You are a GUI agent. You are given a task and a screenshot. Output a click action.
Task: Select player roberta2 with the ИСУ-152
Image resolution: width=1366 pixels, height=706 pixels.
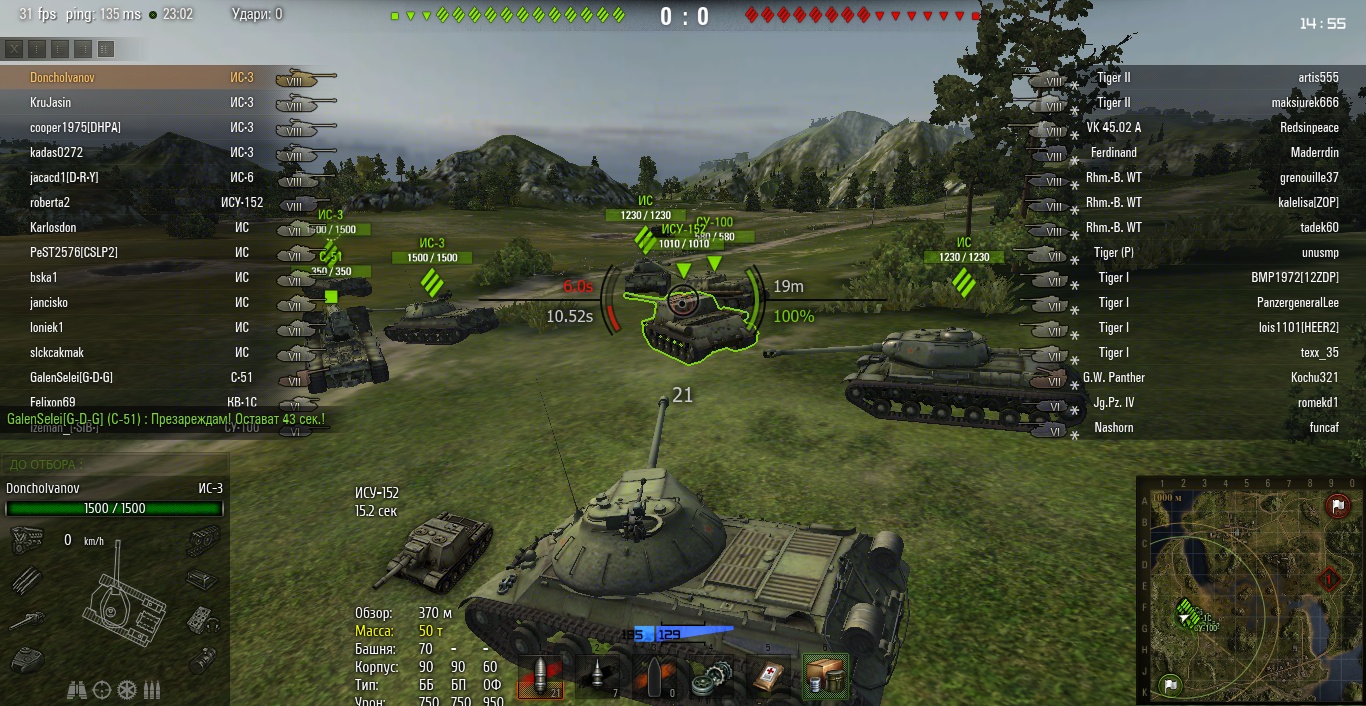coord(50,202)
